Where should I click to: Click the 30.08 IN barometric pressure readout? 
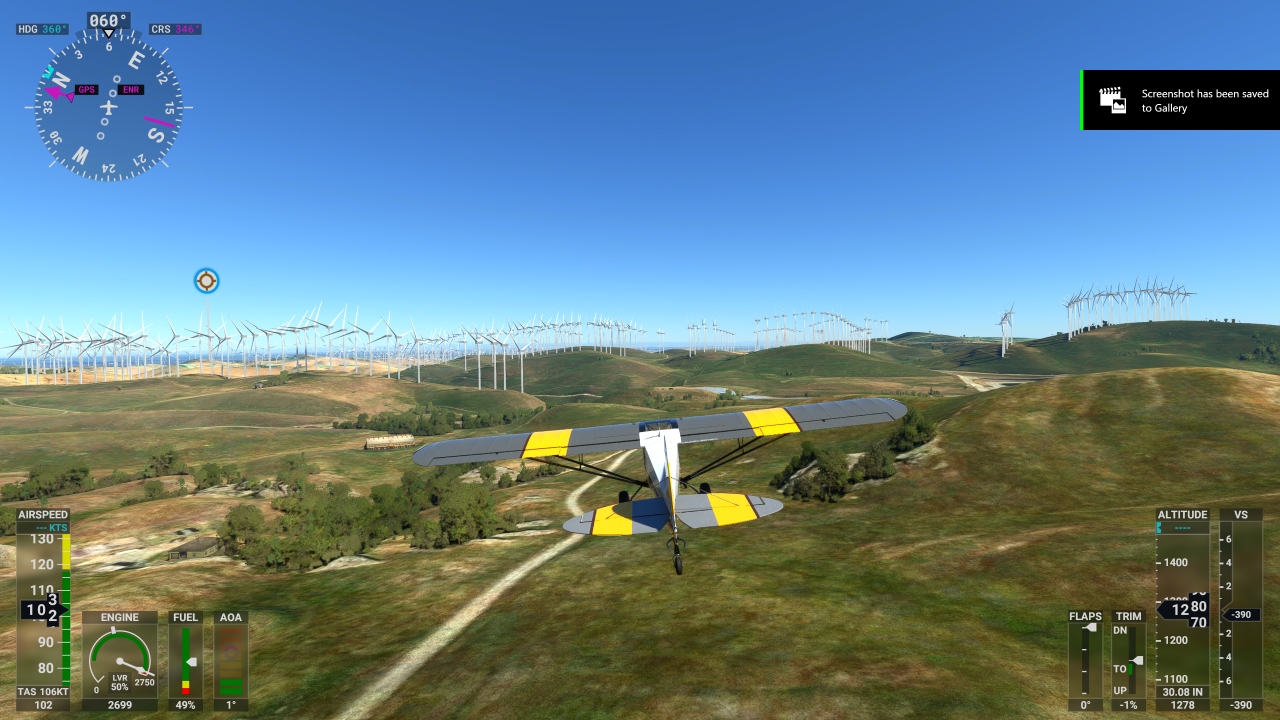click(x=1181, y=691)
